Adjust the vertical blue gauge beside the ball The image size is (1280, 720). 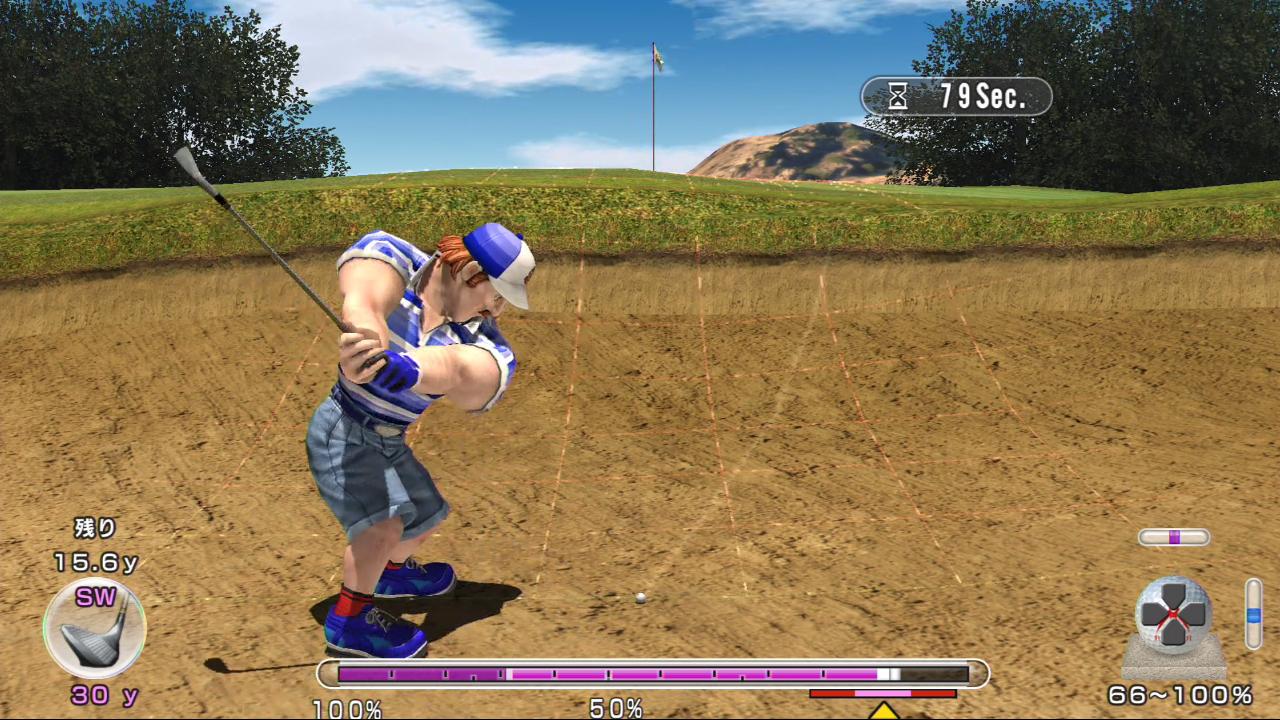[x=1253, y=614]
